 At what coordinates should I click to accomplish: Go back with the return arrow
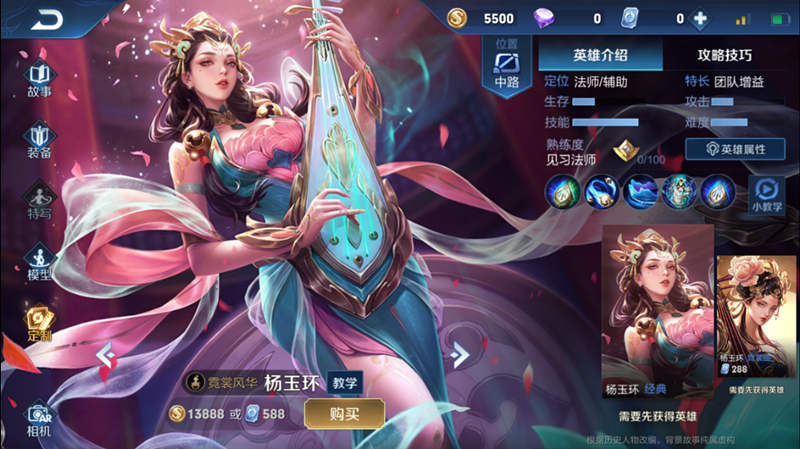click(45, 18)
